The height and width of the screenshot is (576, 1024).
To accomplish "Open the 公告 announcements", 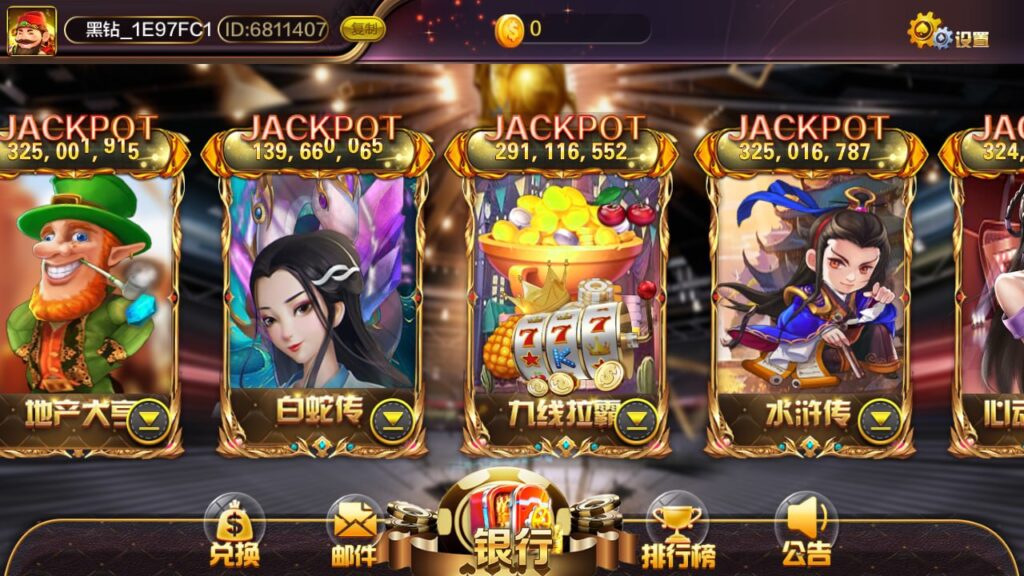I will [805, 533].
